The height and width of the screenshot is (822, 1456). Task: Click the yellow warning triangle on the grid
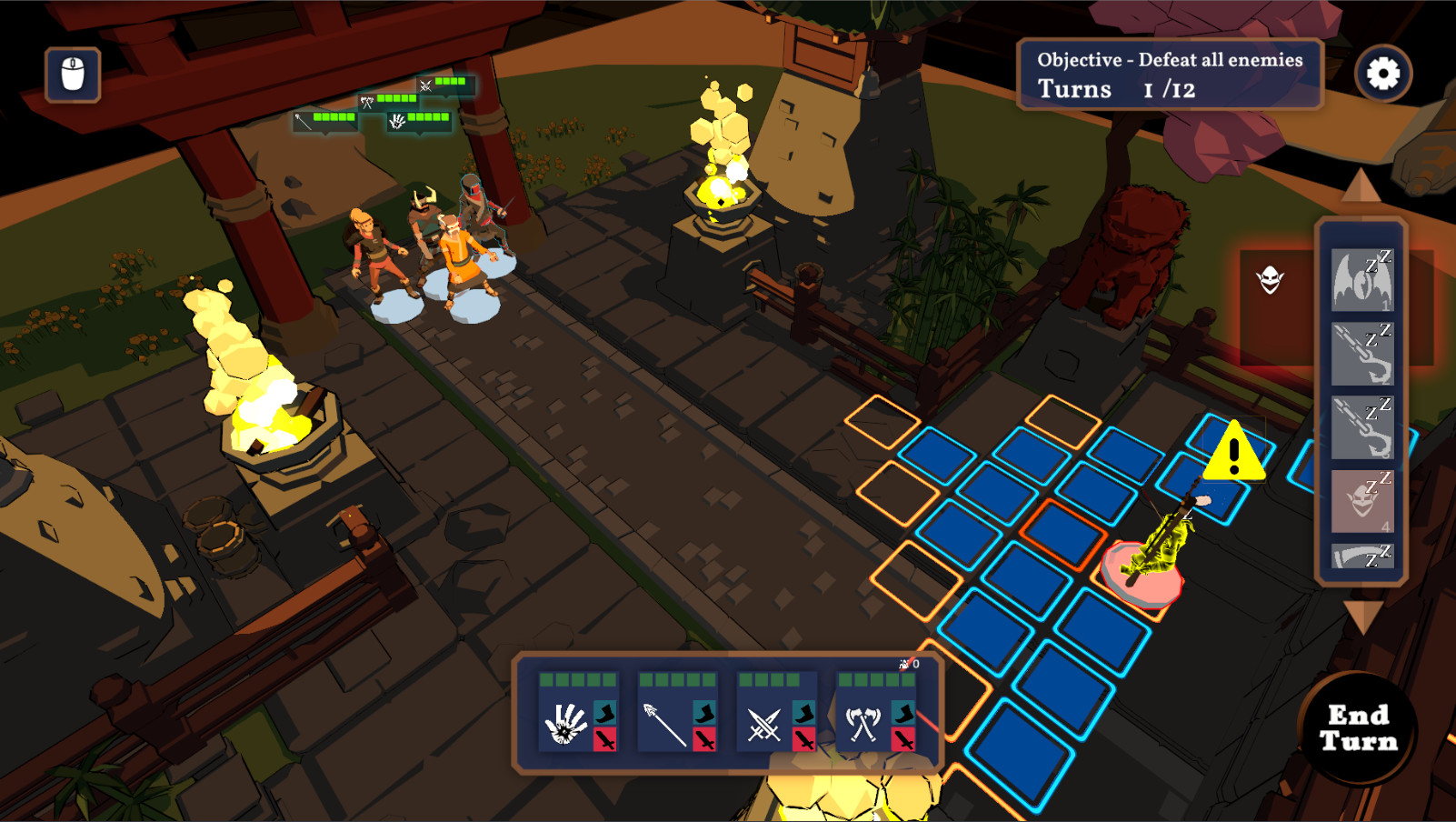click(1234, 453)
